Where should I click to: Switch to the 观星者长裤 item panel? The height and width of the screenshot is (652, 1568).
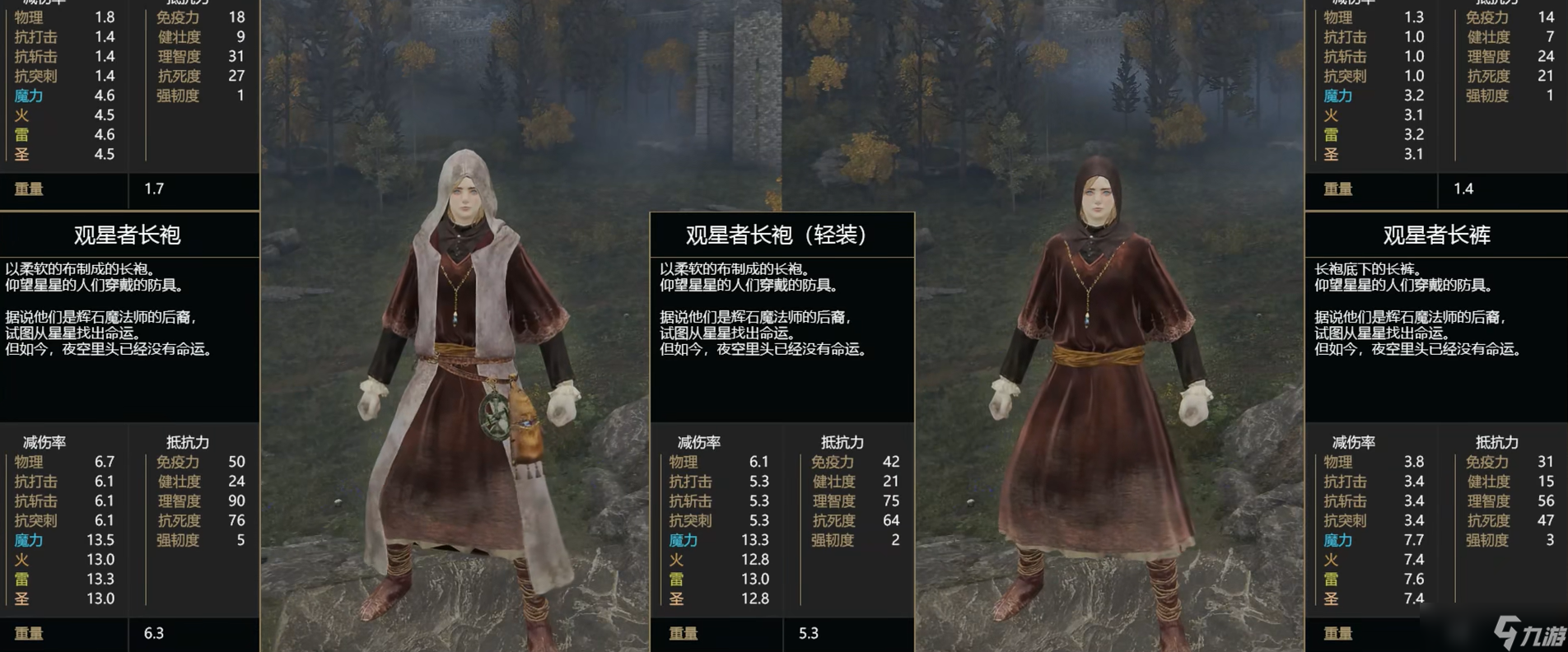pos(1437,236)
